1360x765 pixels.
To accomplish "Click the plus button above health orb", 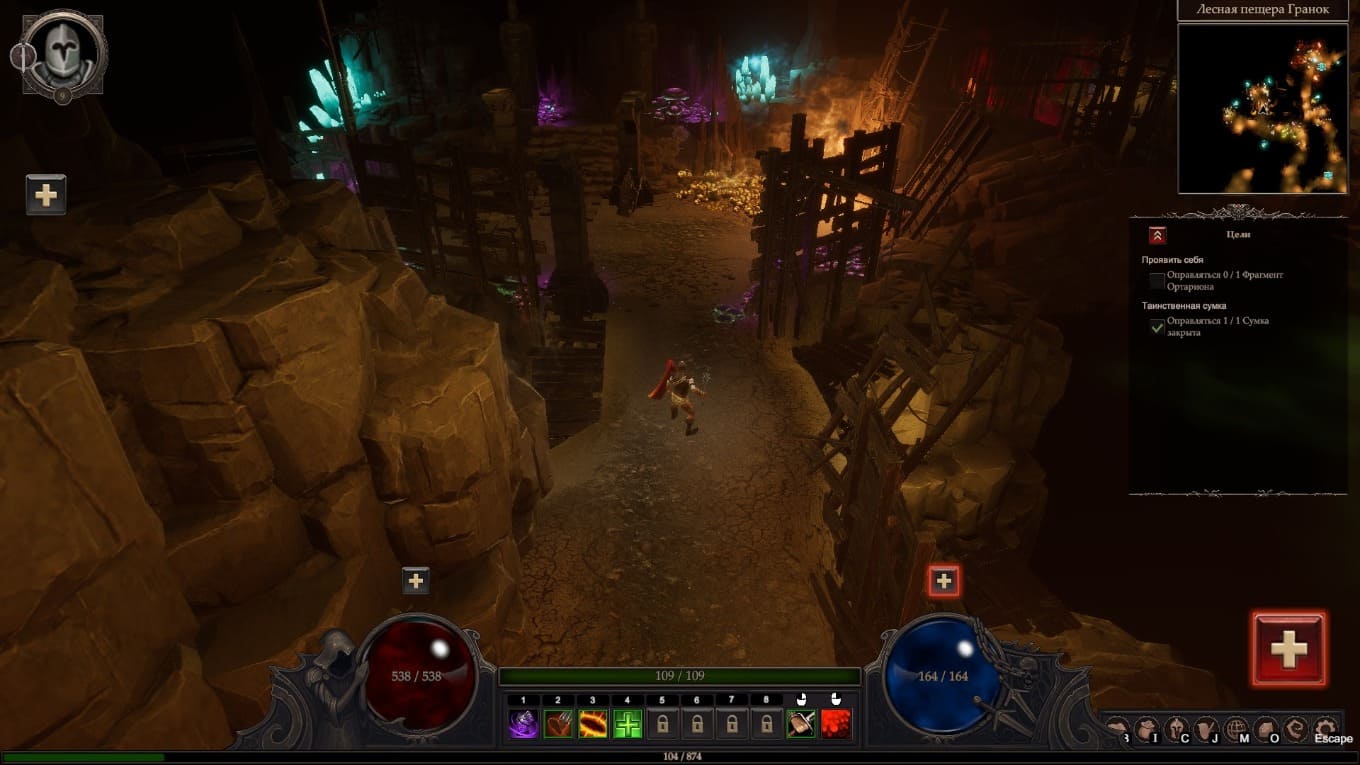I will point(415,580).
